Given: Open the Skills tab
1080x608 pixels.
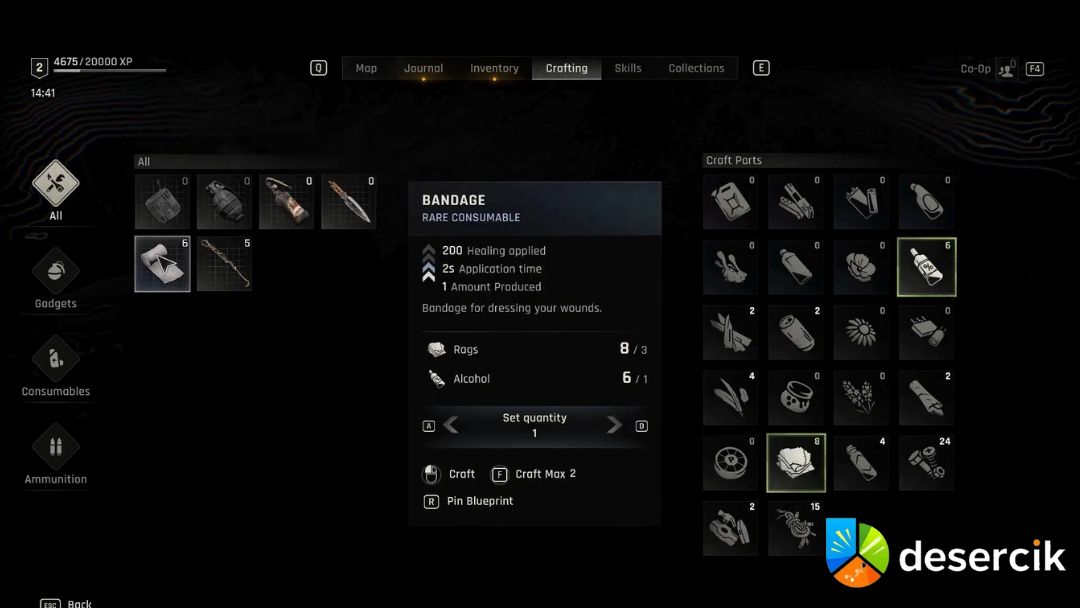Looking at the screenshot, I should point(628,68).
